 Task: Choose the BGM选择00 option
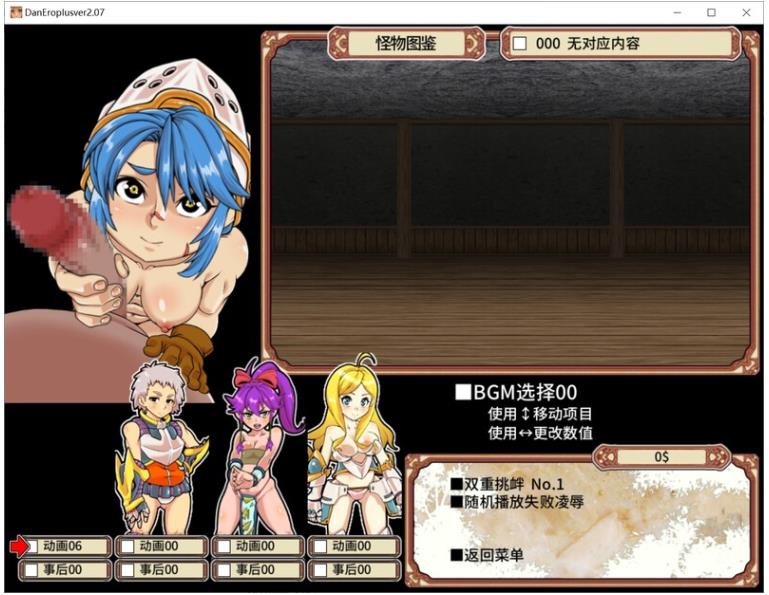[516, 393]
